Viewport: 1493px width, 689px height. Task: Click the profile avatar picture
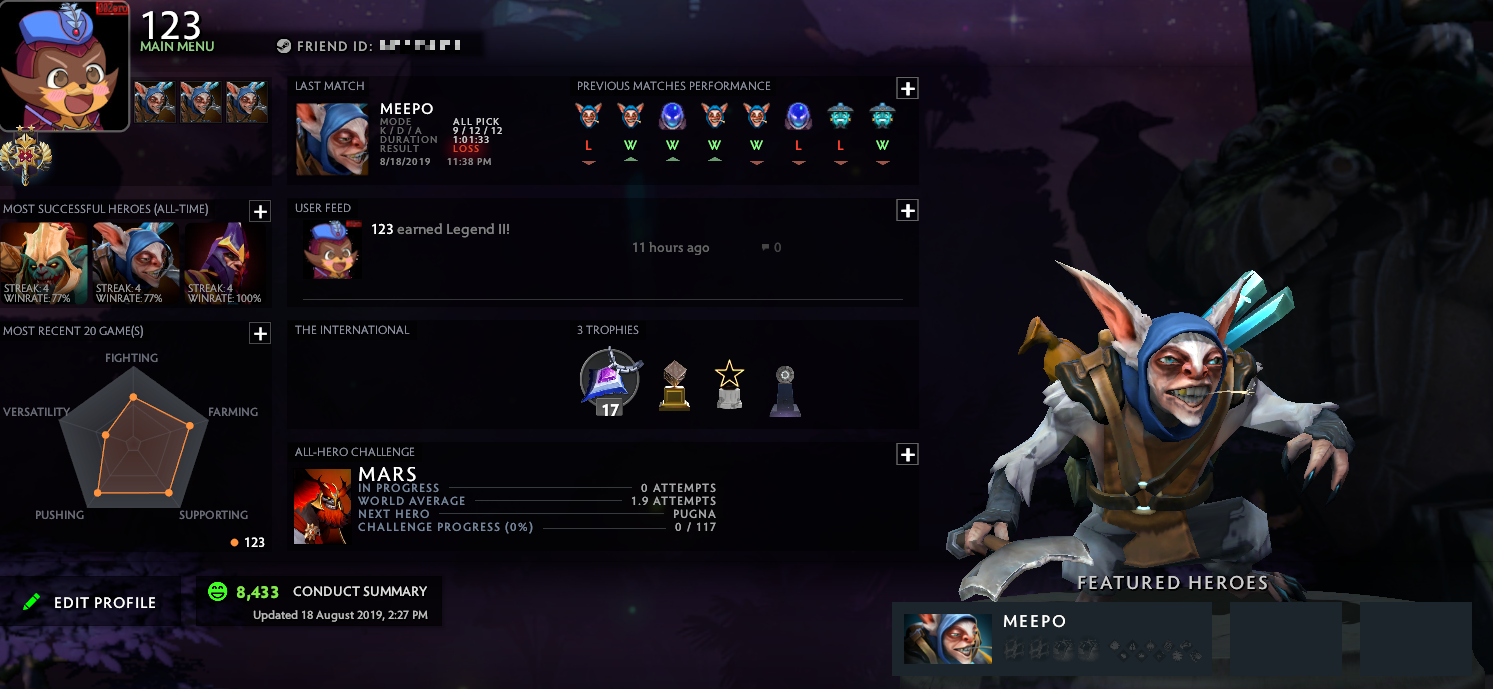[65, 64]
